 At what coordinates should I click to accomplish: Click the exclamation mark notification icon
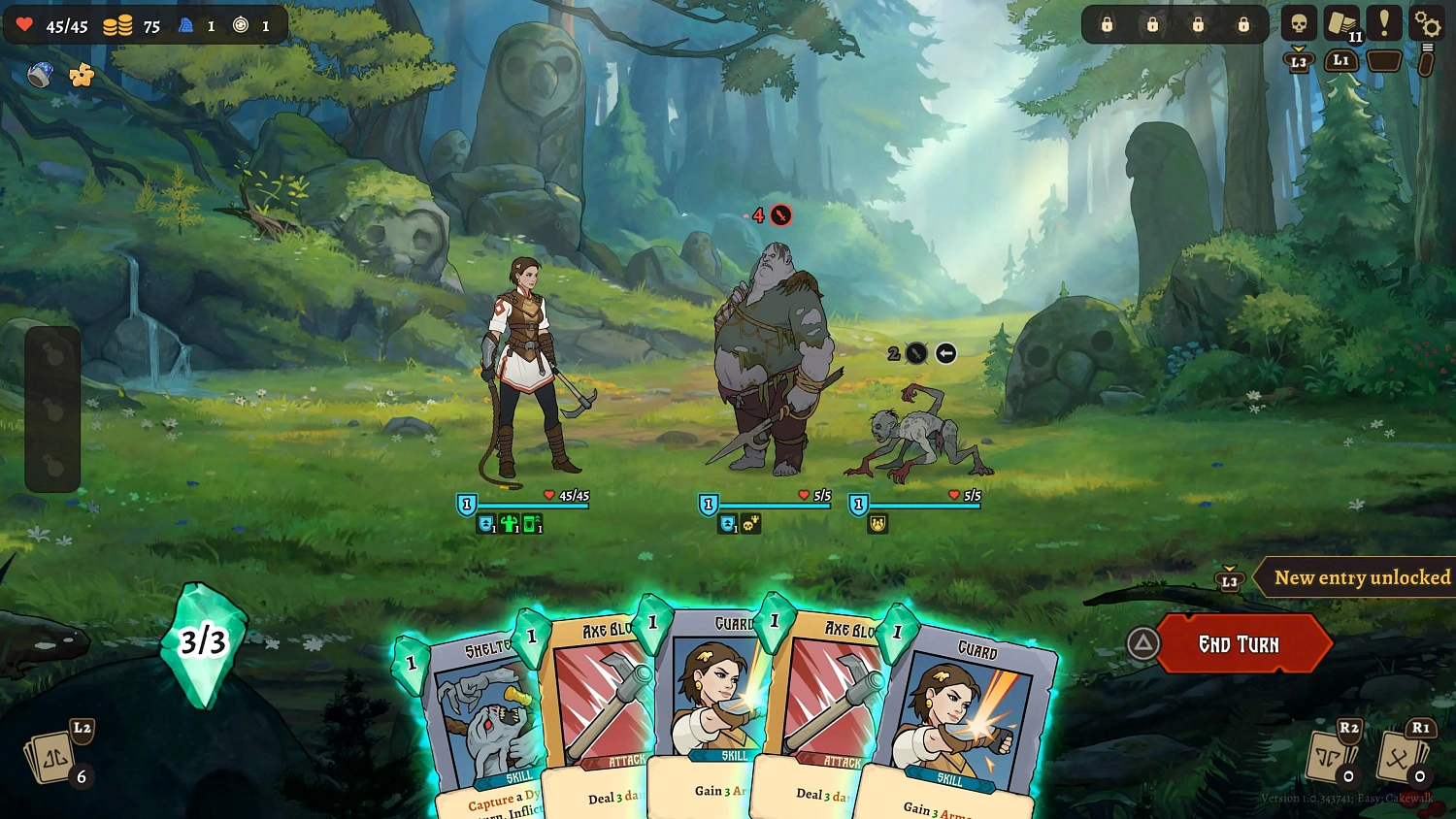(x=1383, y=22)
